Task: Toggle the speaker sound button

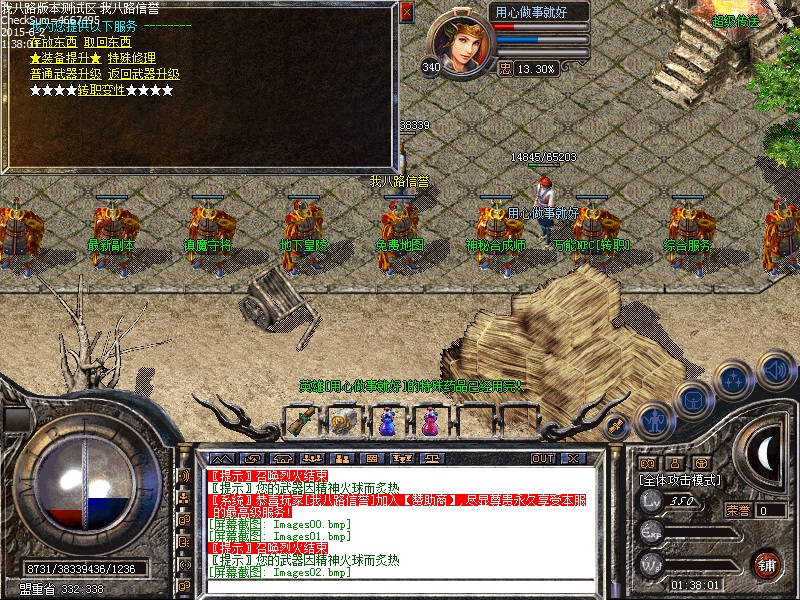Action: 775,370
